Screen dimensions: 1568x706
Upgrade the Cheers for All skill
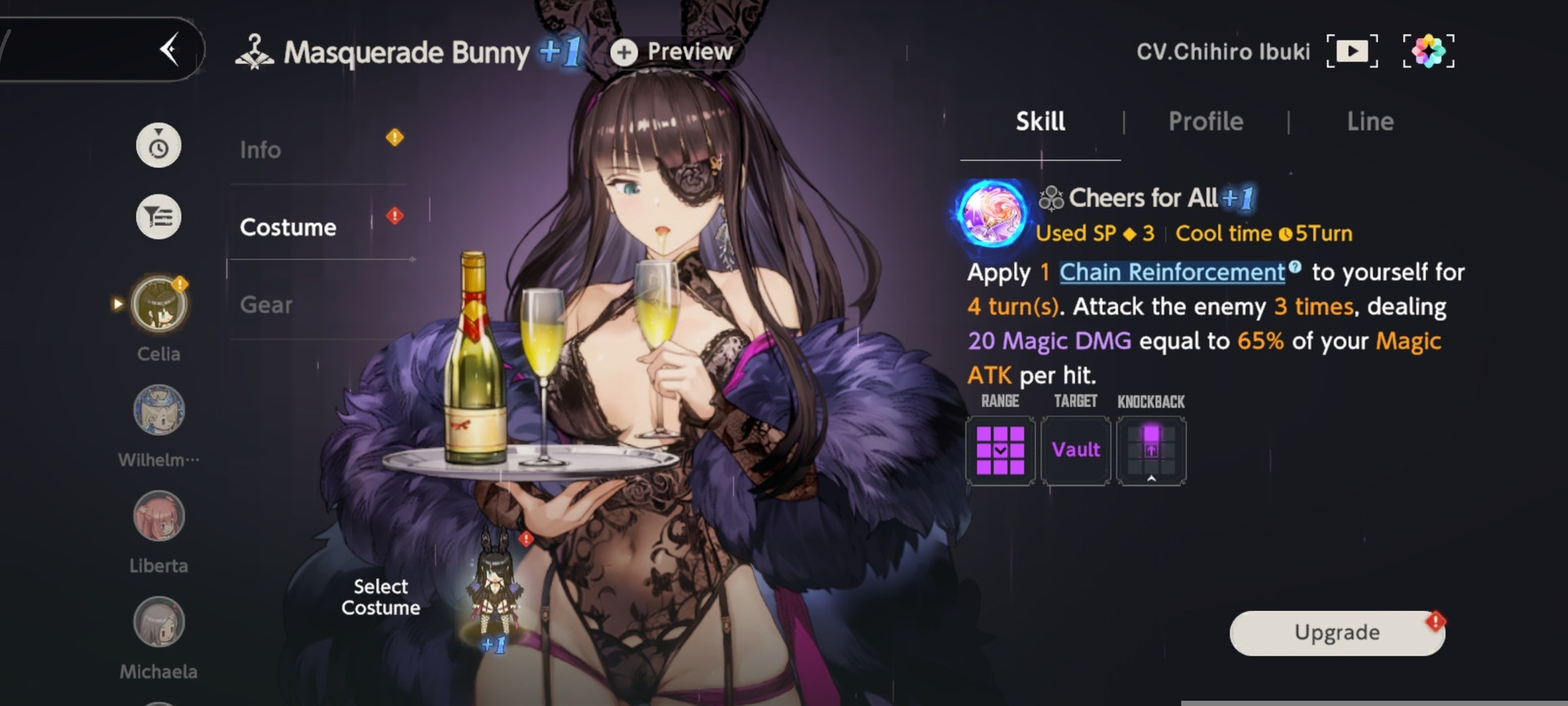(x=1336, y=632)
